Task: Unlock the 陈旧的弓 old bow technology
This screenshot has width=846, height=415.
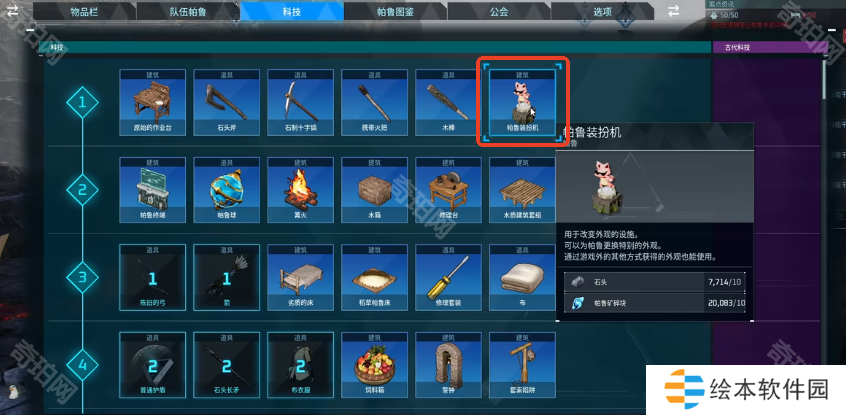Action: point(153,277)
